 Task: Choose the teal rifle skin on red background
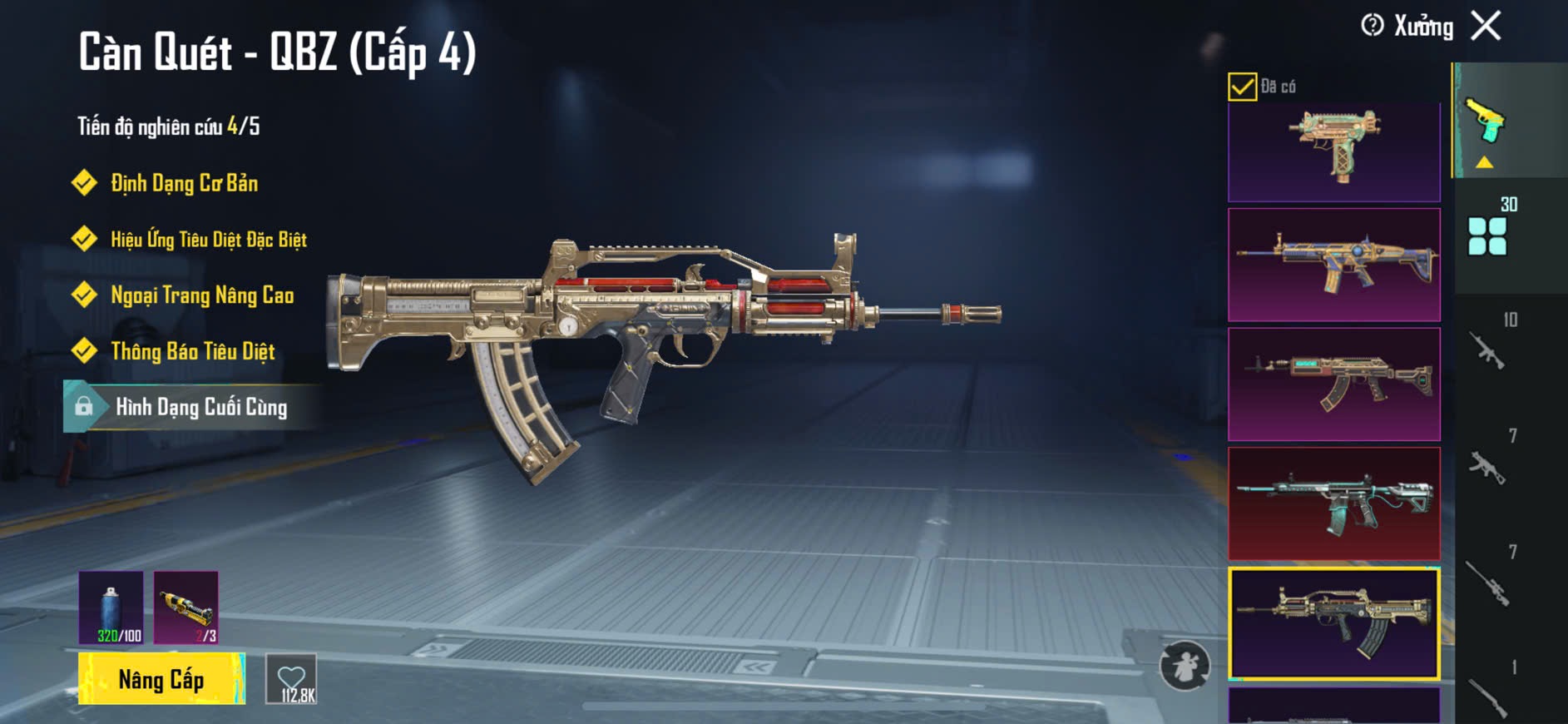1333,503
